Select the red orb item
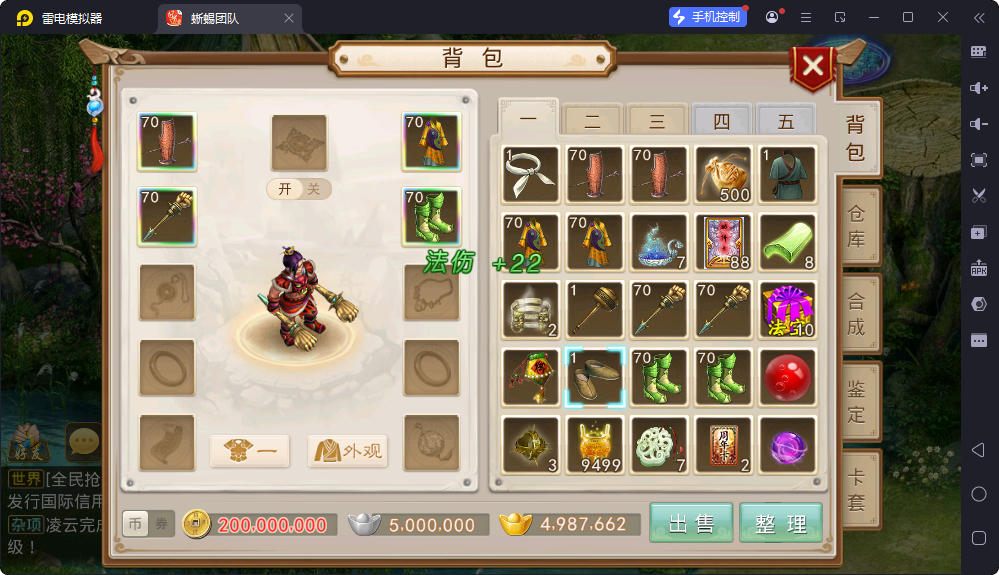The height and width of the screenshot is (575, 999). [787, 377]
